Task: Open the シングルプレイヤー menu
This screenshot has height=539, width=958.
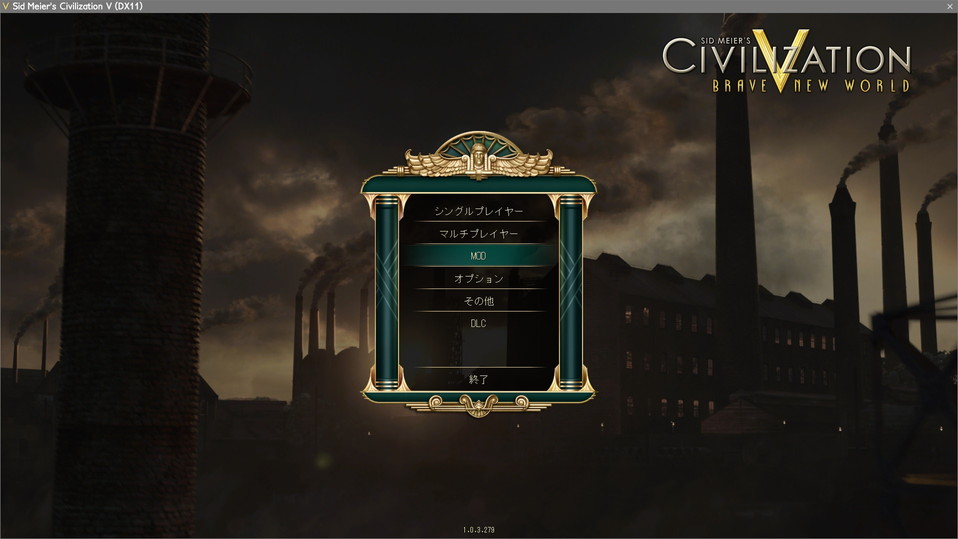Action: tap(478, 211)
